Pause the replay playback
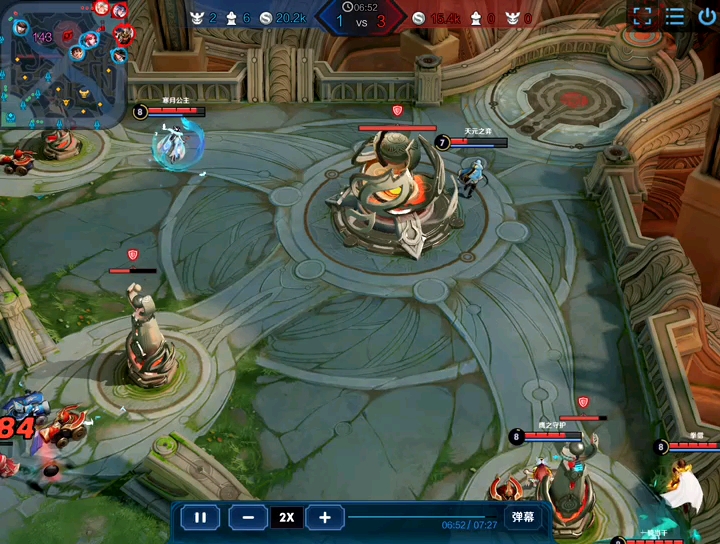Image resolution: width=720 pixels, height=544 pixels. [x=200, y=517]
